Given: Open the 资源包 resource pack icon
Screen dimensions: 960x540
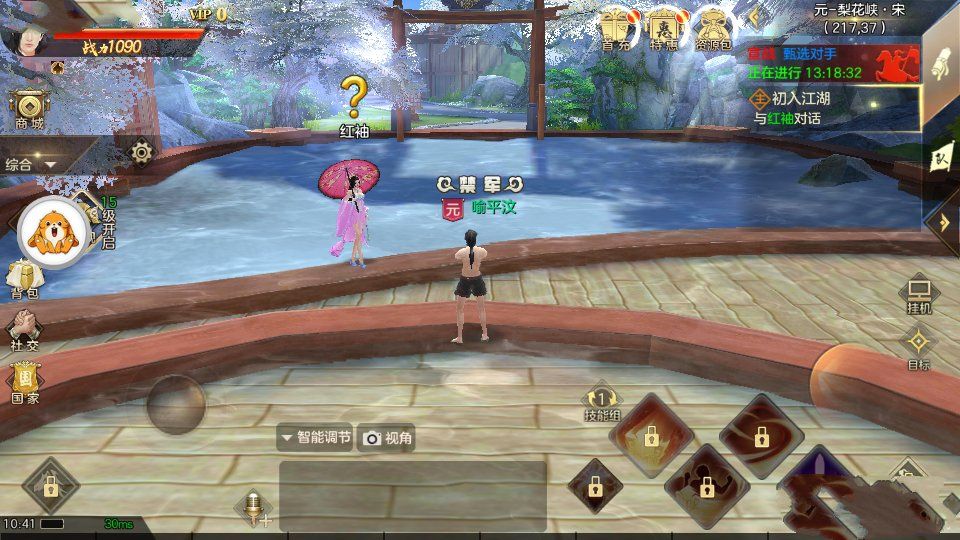Looking at the screenshot, I should click(x=712, y=28).
